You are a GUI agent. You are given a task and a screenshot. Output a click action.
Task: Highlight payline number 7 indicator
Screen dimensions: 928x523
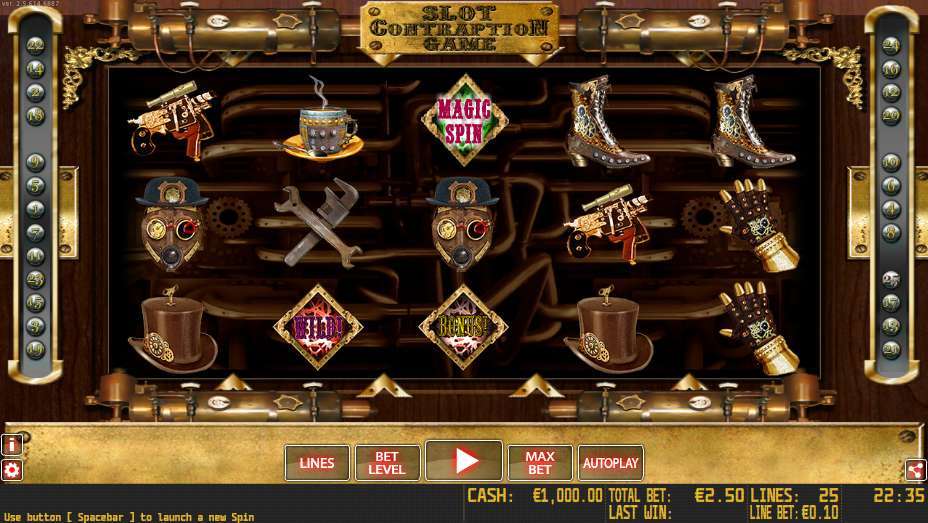pos(36,232)
